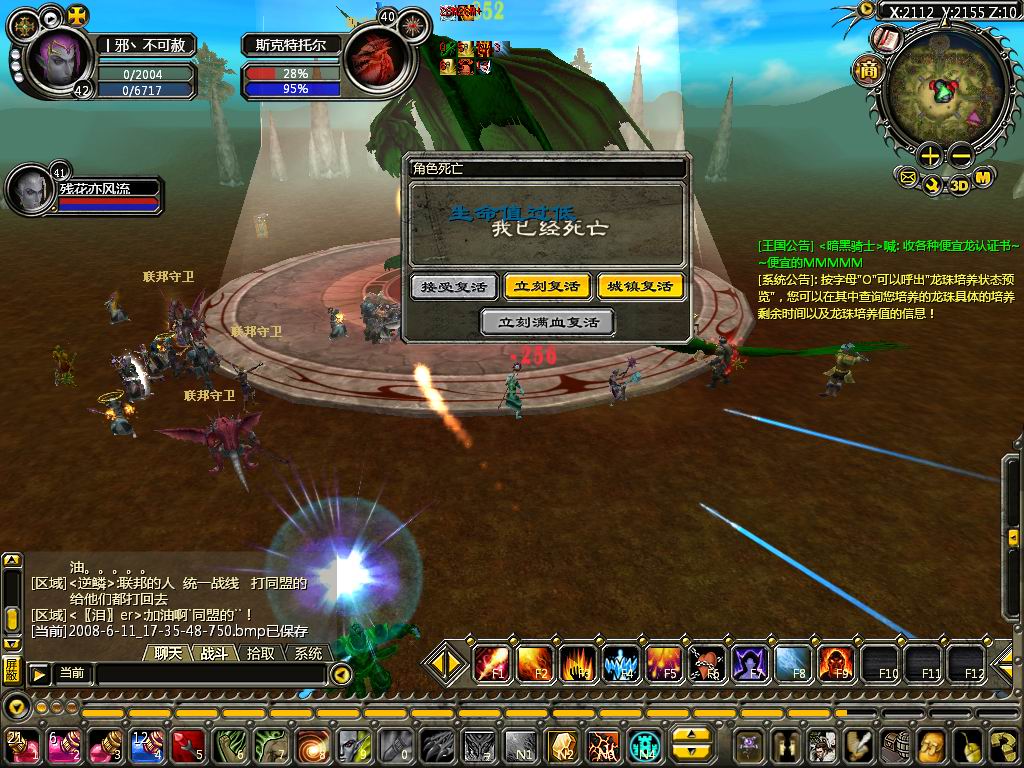Switch to the 拾取 loot tab

coord(261,653)
